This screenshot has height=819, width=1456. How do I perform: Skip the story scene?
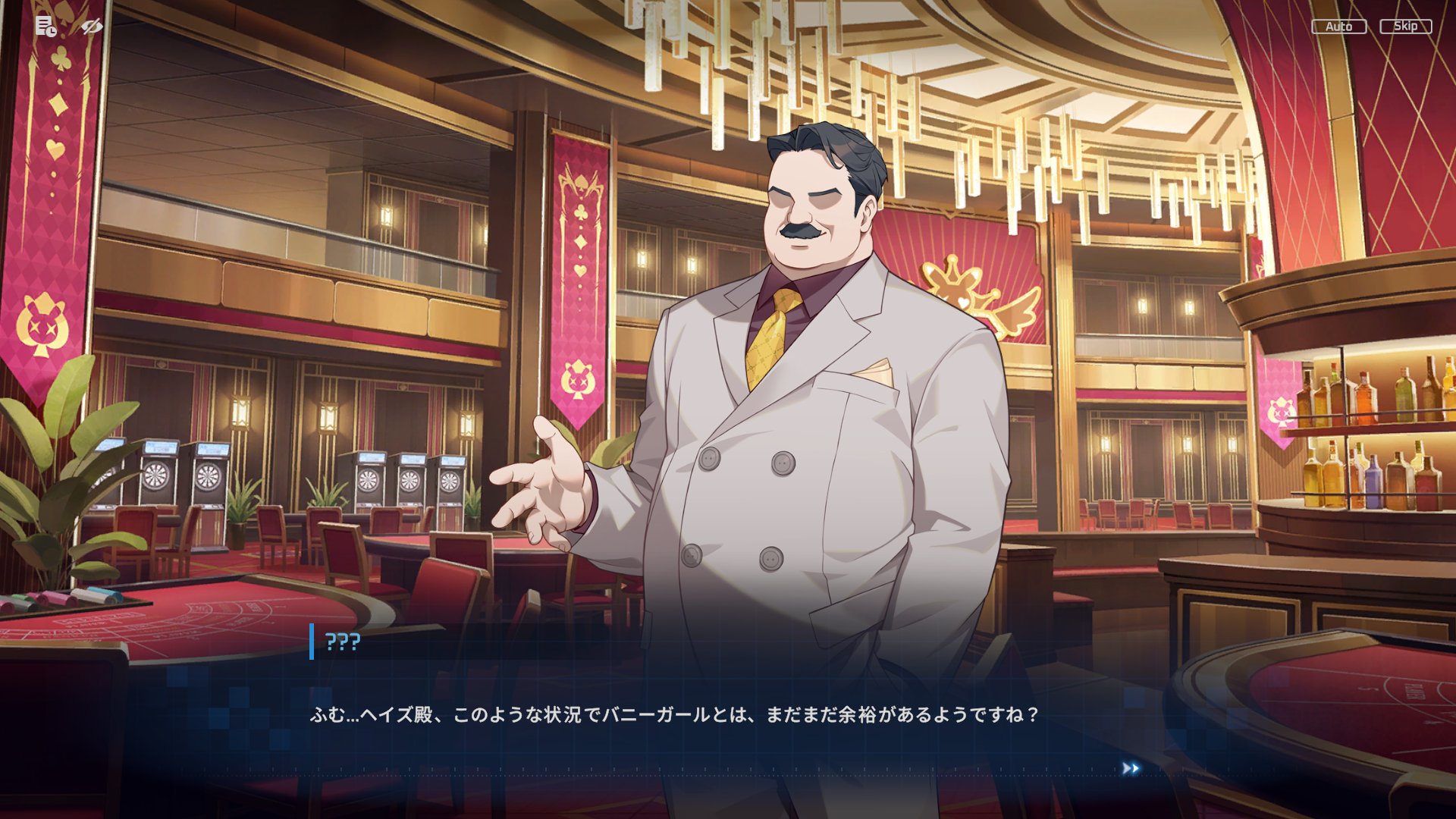1405,27
